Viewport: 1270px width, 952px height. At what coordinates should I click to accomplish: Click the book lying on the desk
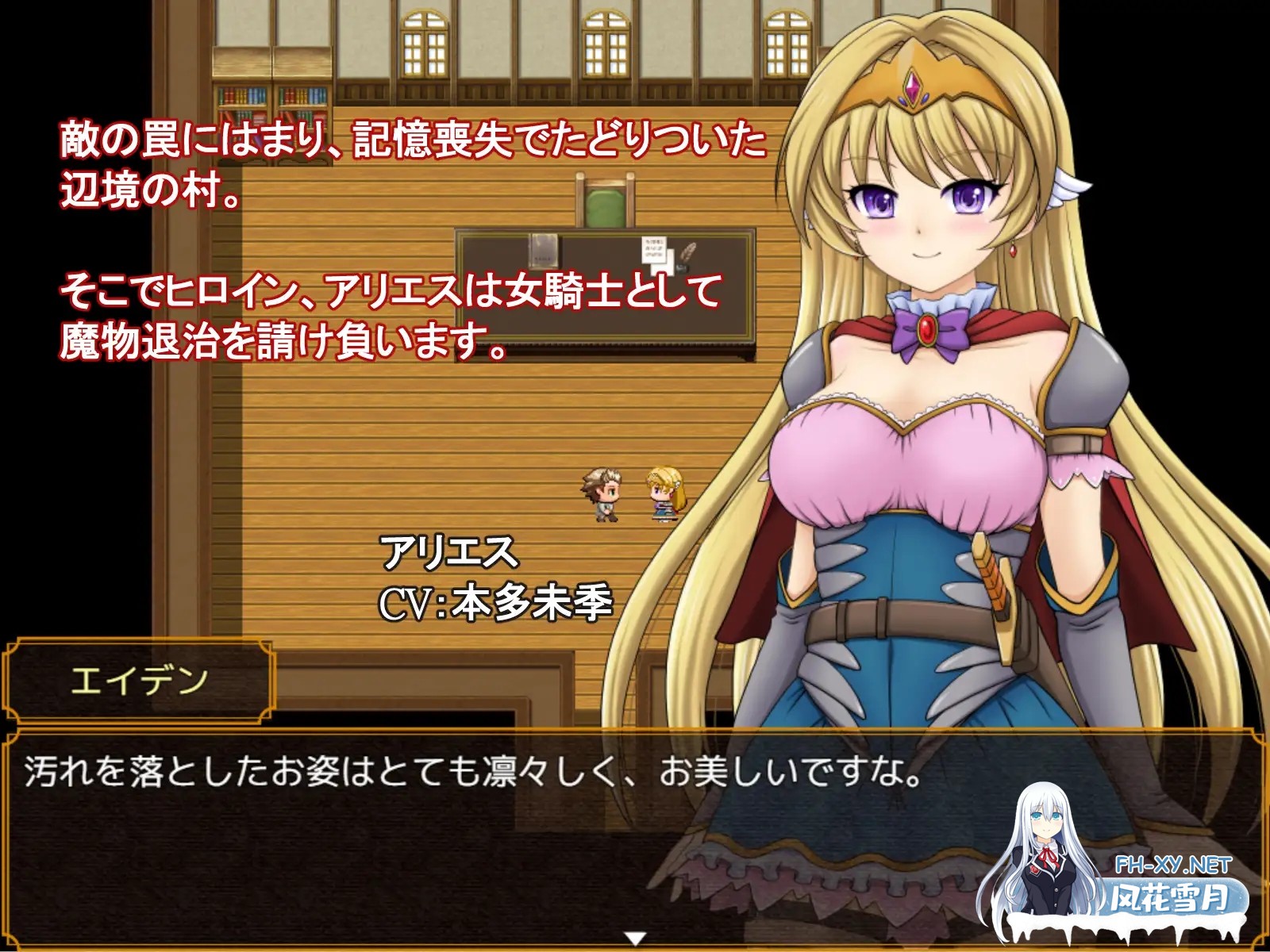[544, 250]
